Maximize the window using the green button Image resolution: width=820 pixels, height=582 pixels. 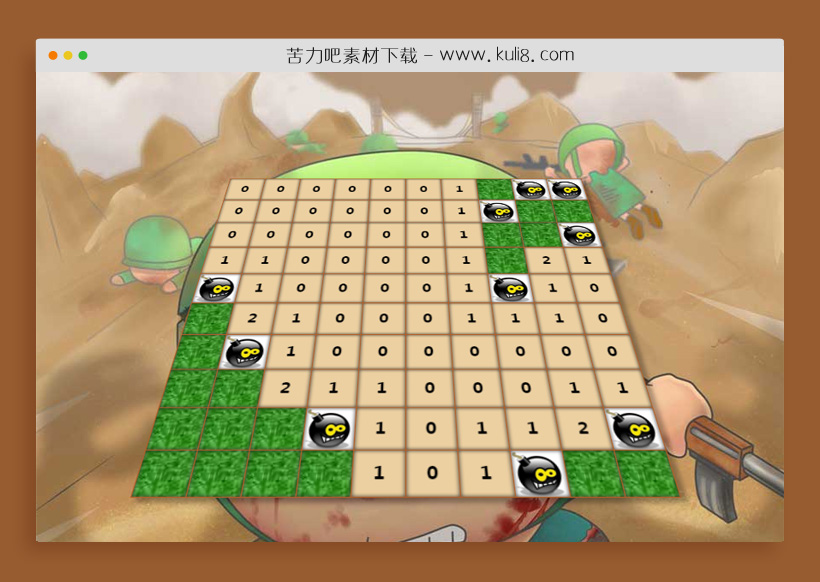tap(83, 55)
